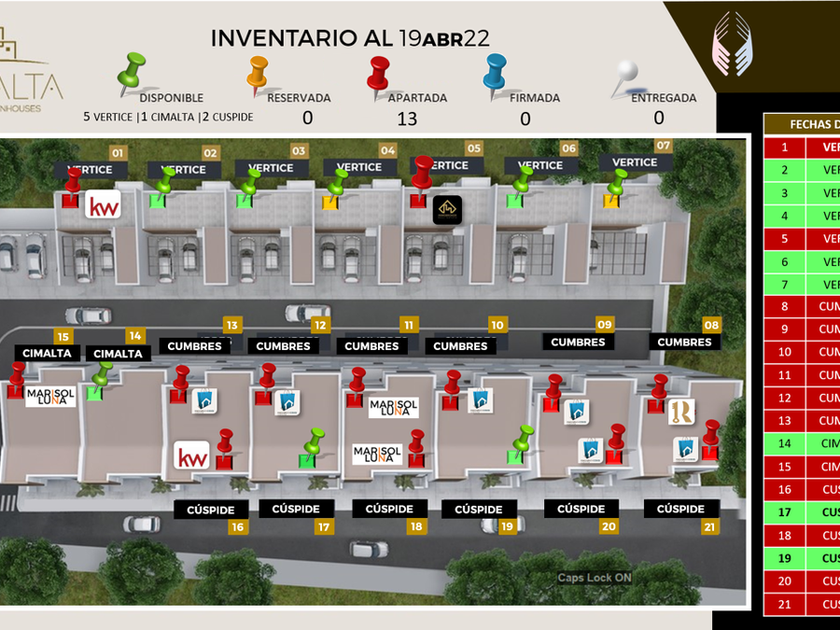Open the lot 13 number tag
This screenshot has height=630, width=840.
coord(231,325)
